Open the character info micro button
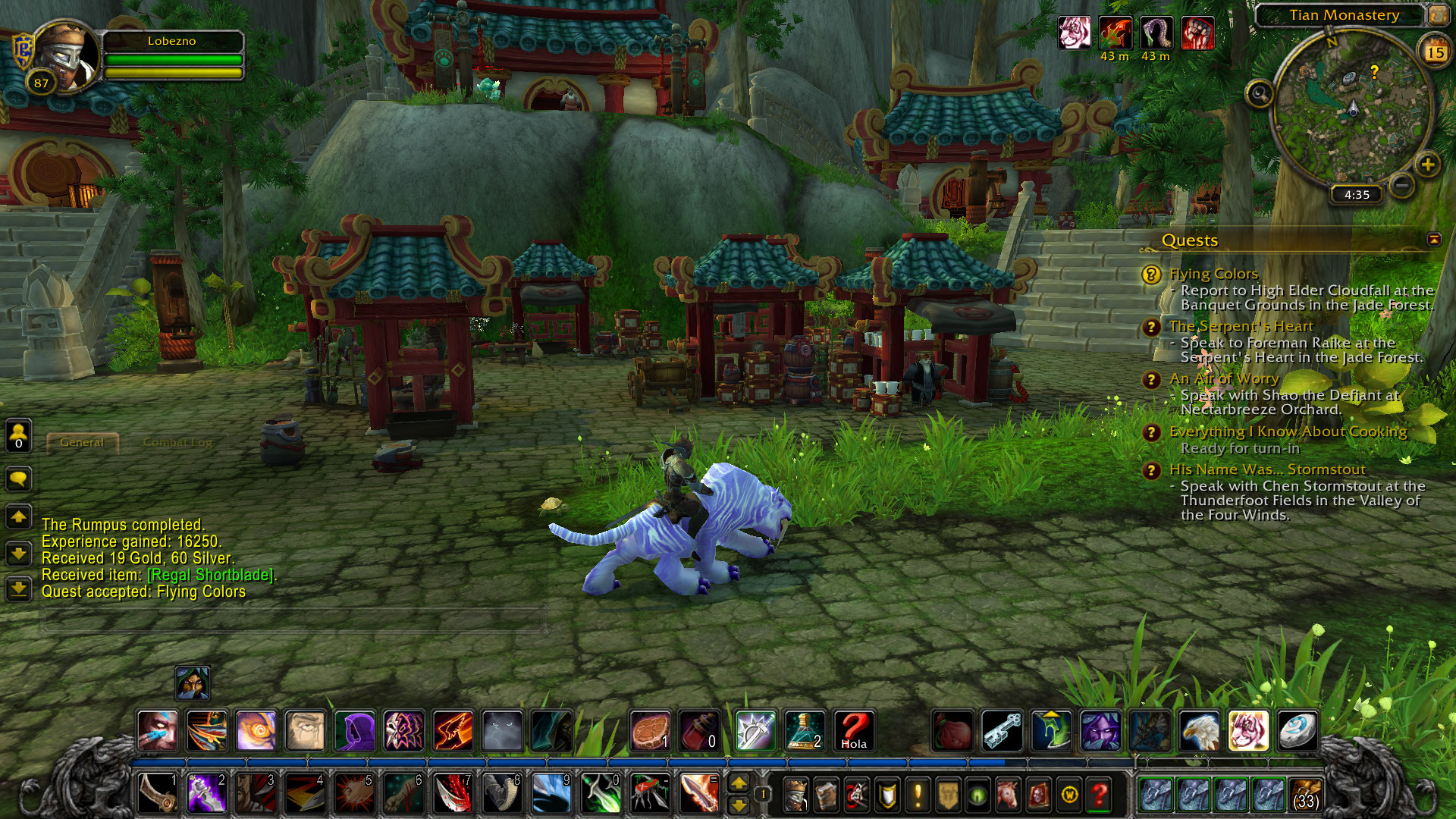The image size is (1456, 819). [x=795, y=795]
